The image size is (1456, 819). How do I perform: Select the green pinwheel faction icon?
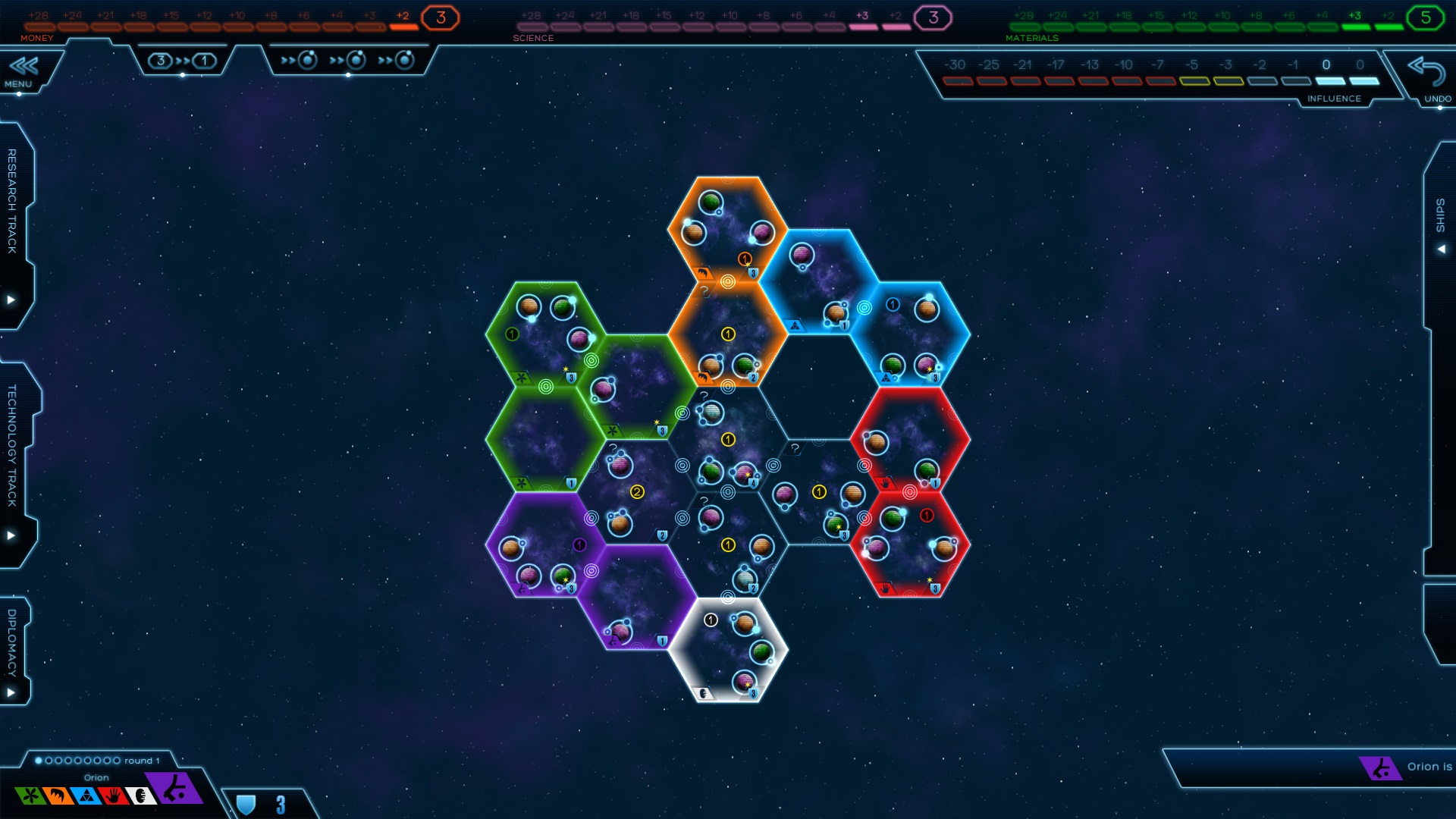(x=30, y=795)
